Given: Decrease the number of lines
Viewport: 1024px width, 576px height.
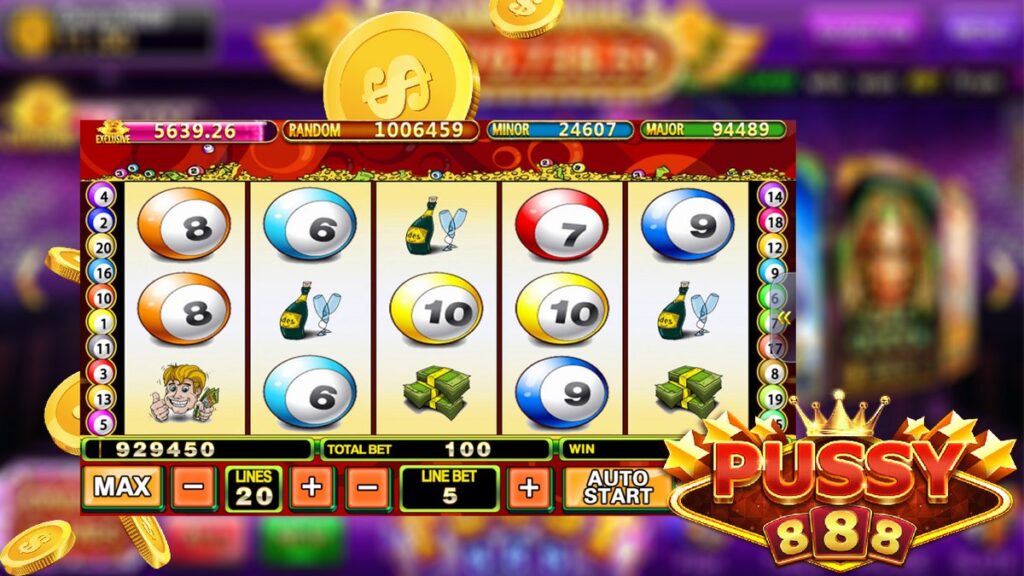Looking at the screenshot, I should [193, 489].
